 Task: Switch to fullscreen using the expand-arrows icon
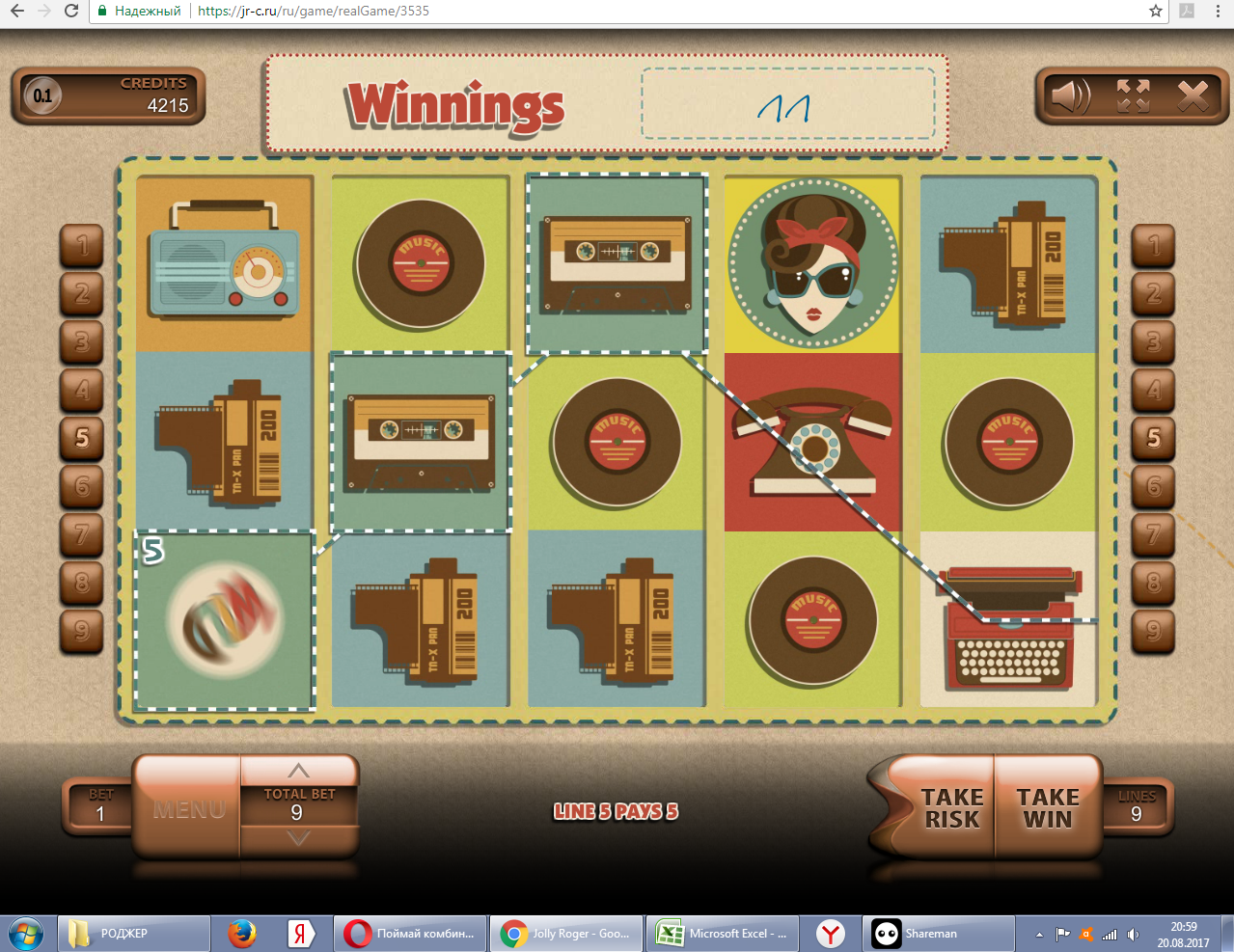(x=1133, y=95)
